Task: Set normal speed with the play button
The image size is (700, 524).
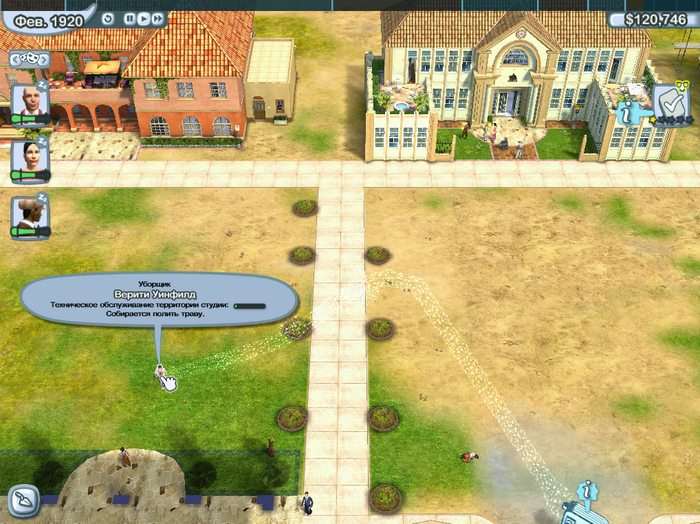Action: pos(143,18)
